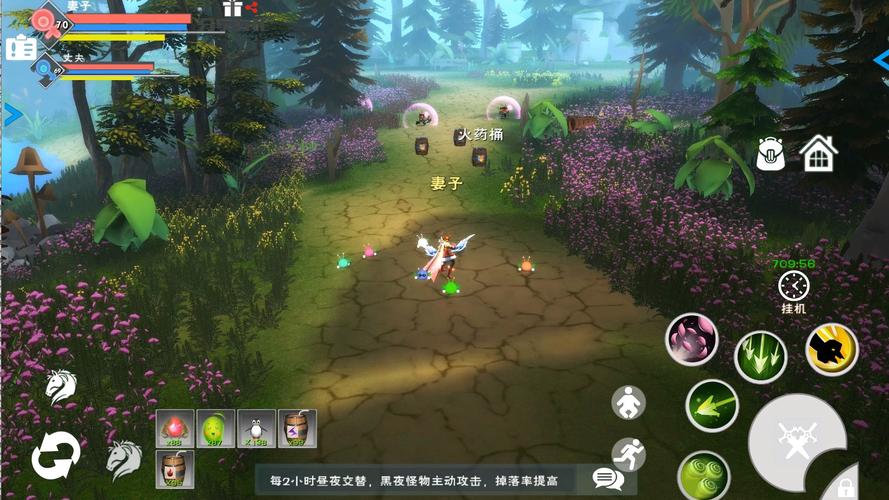Toggle the 挂机 auto-play clock
This screenshot has height=500, width=889.
794,287
